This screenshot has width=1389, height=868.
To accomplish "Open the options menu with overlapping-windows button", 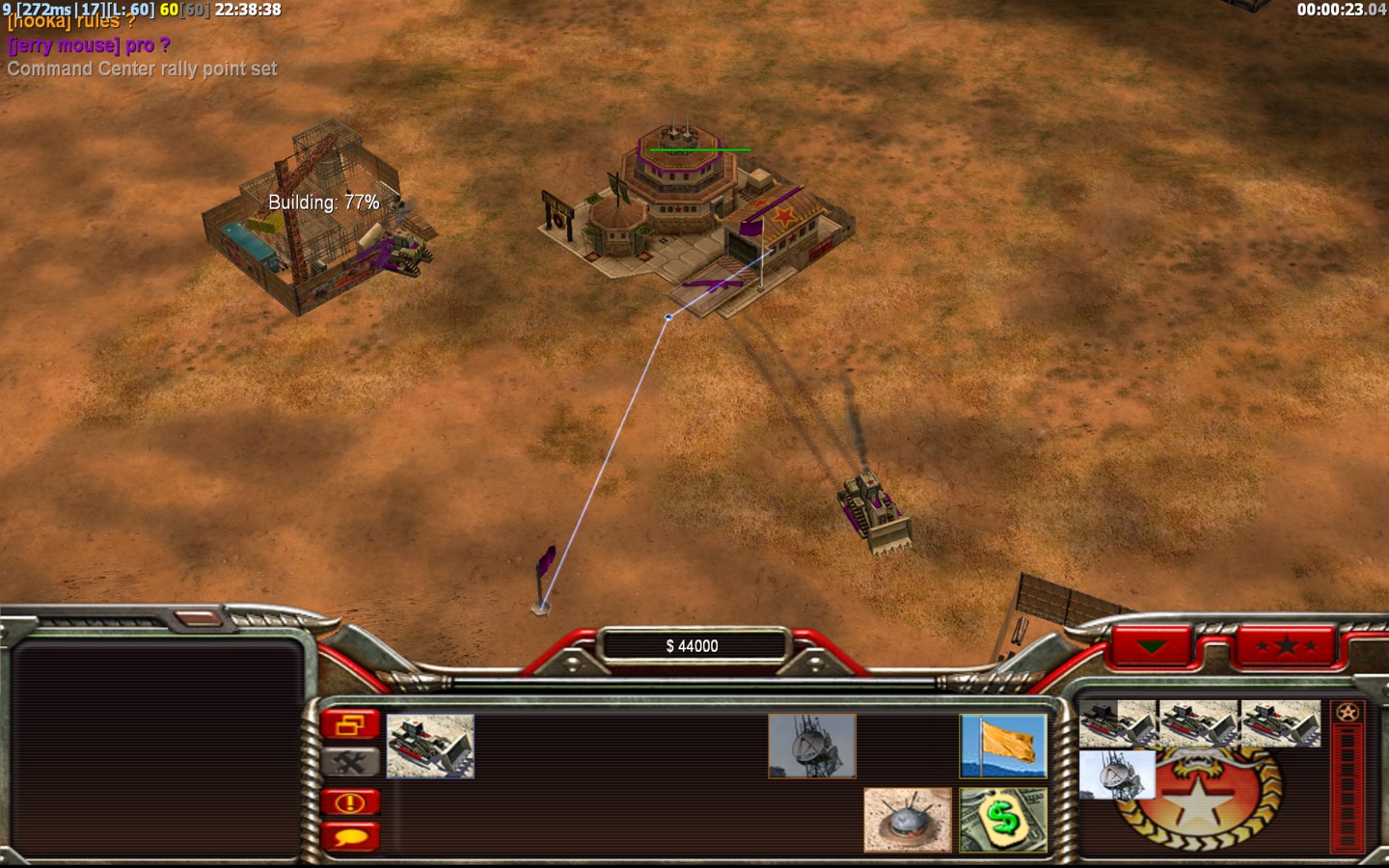I will point(350,724).
